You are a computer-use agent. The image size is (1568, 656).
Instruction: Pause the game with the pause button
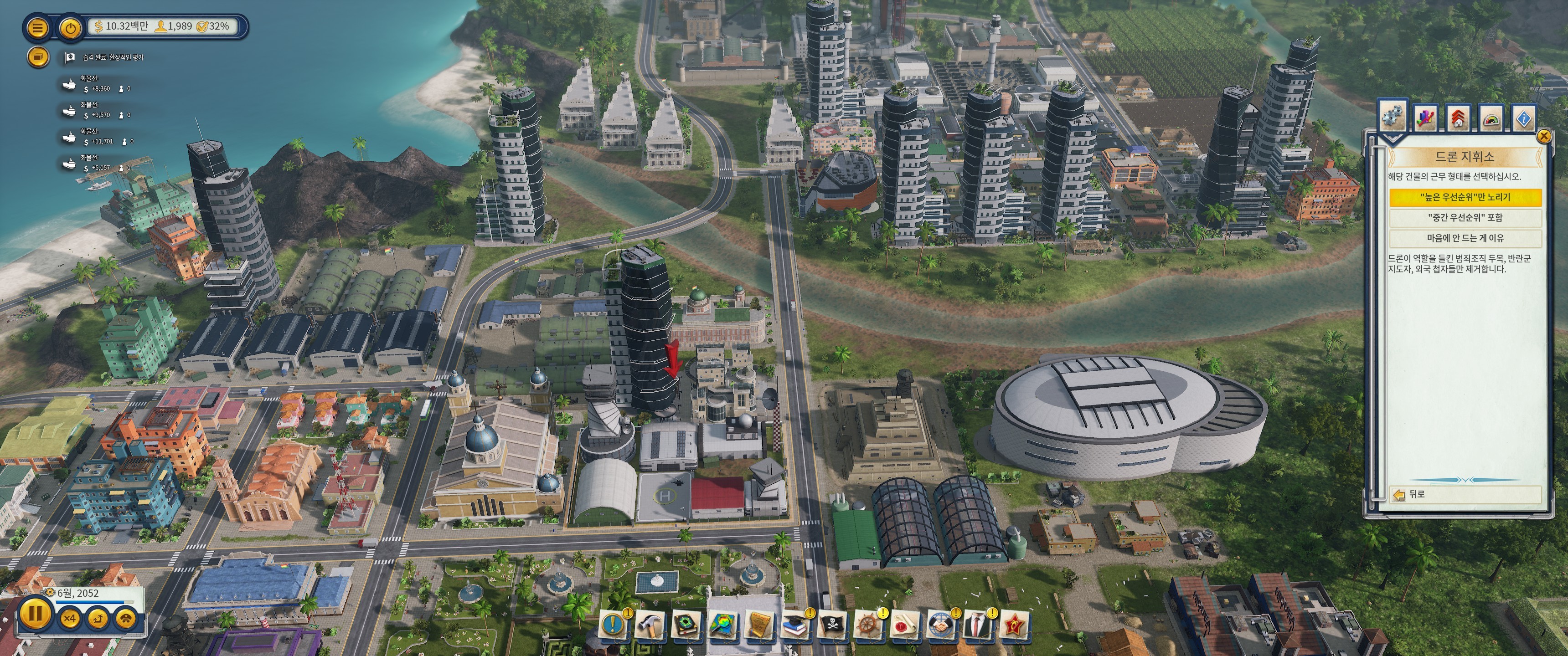(x=35, y=613)
